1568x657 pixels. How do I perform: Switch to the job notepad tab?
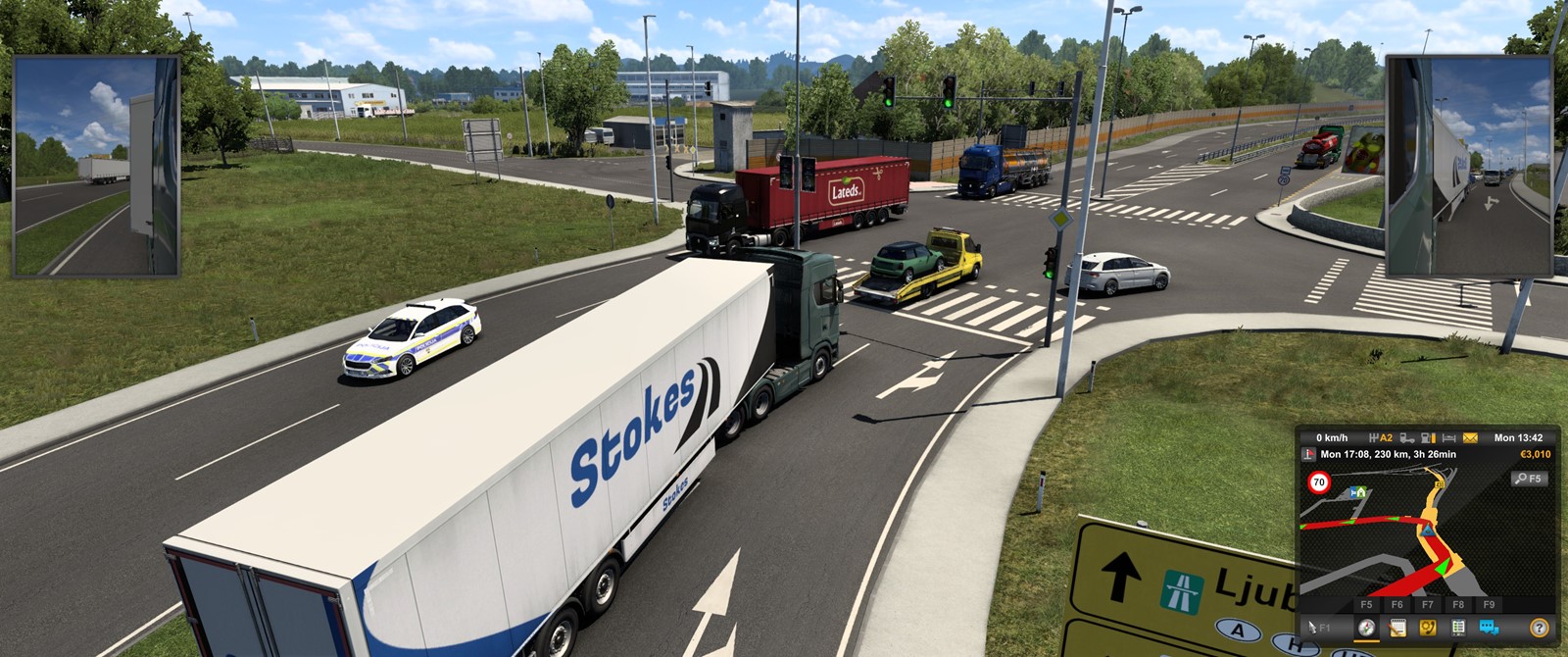click(x=1397, y=628)
